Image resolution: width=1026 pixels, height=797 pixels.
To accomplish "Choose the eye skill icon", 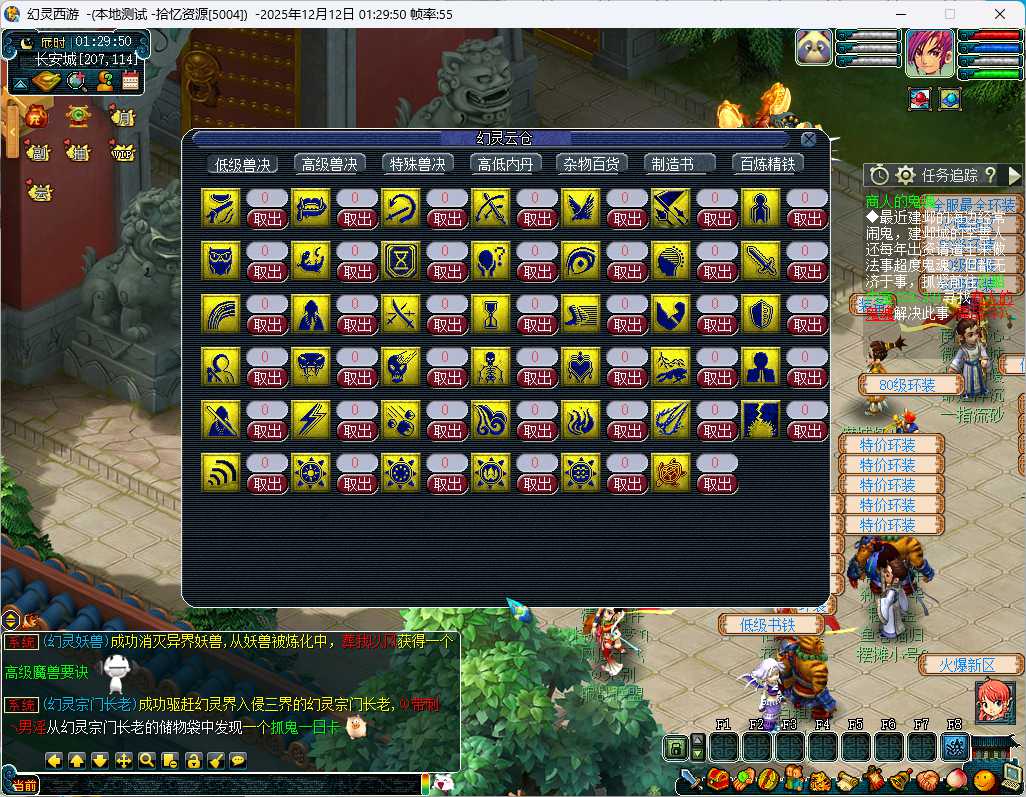I will pyautogui.click(x=580, y=260).
